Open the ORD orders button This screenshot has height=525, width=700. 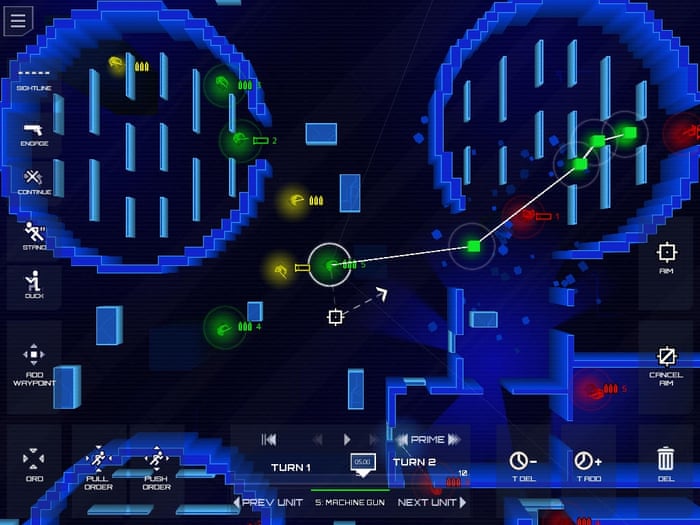pos(33,463)
